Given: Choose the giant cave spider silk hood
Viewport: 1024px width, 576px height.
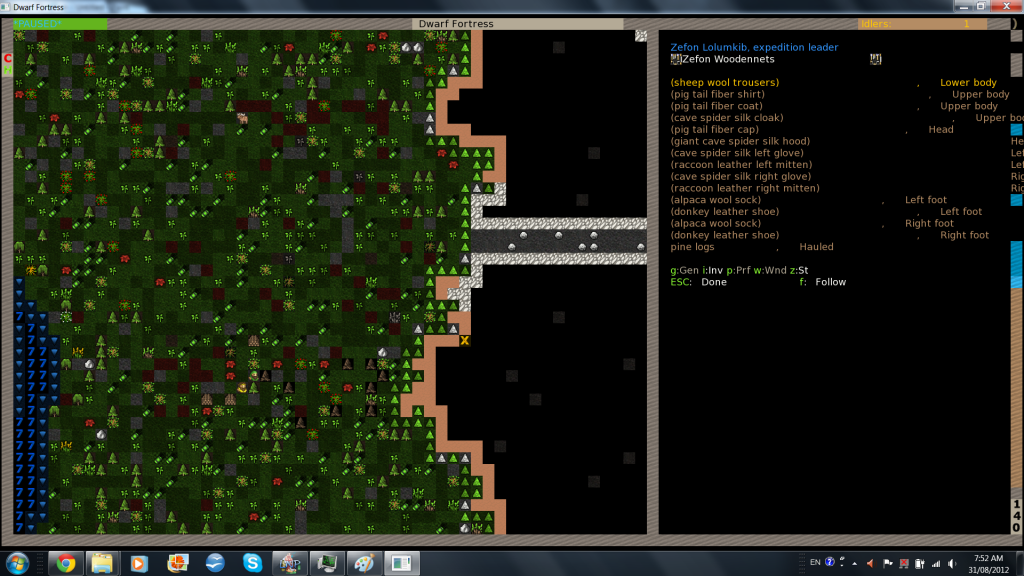Looking at the screenshot, I should coord(740,142).
